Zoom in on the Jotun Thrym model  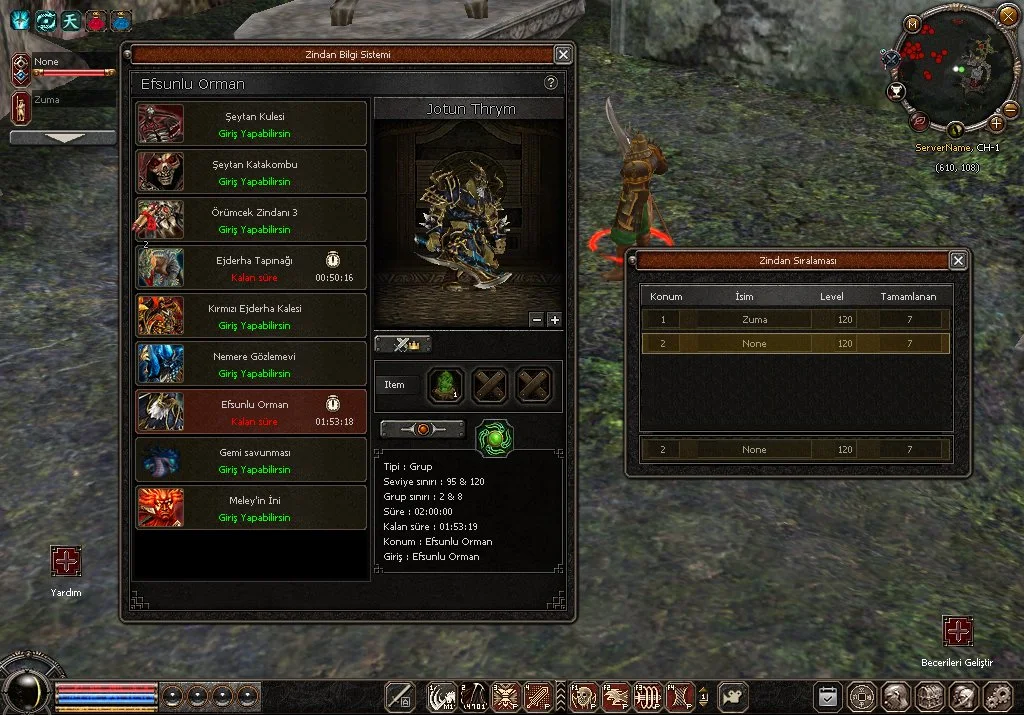click(x=555, y=320)
